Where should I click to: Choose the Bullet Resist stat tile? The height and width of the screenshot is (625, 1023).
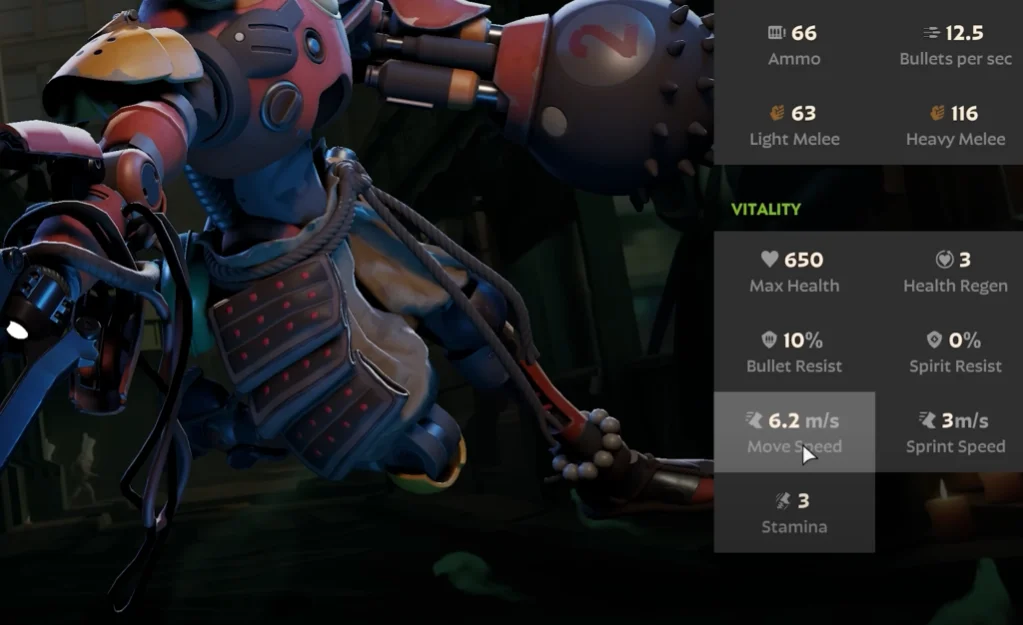coord(794,352)
